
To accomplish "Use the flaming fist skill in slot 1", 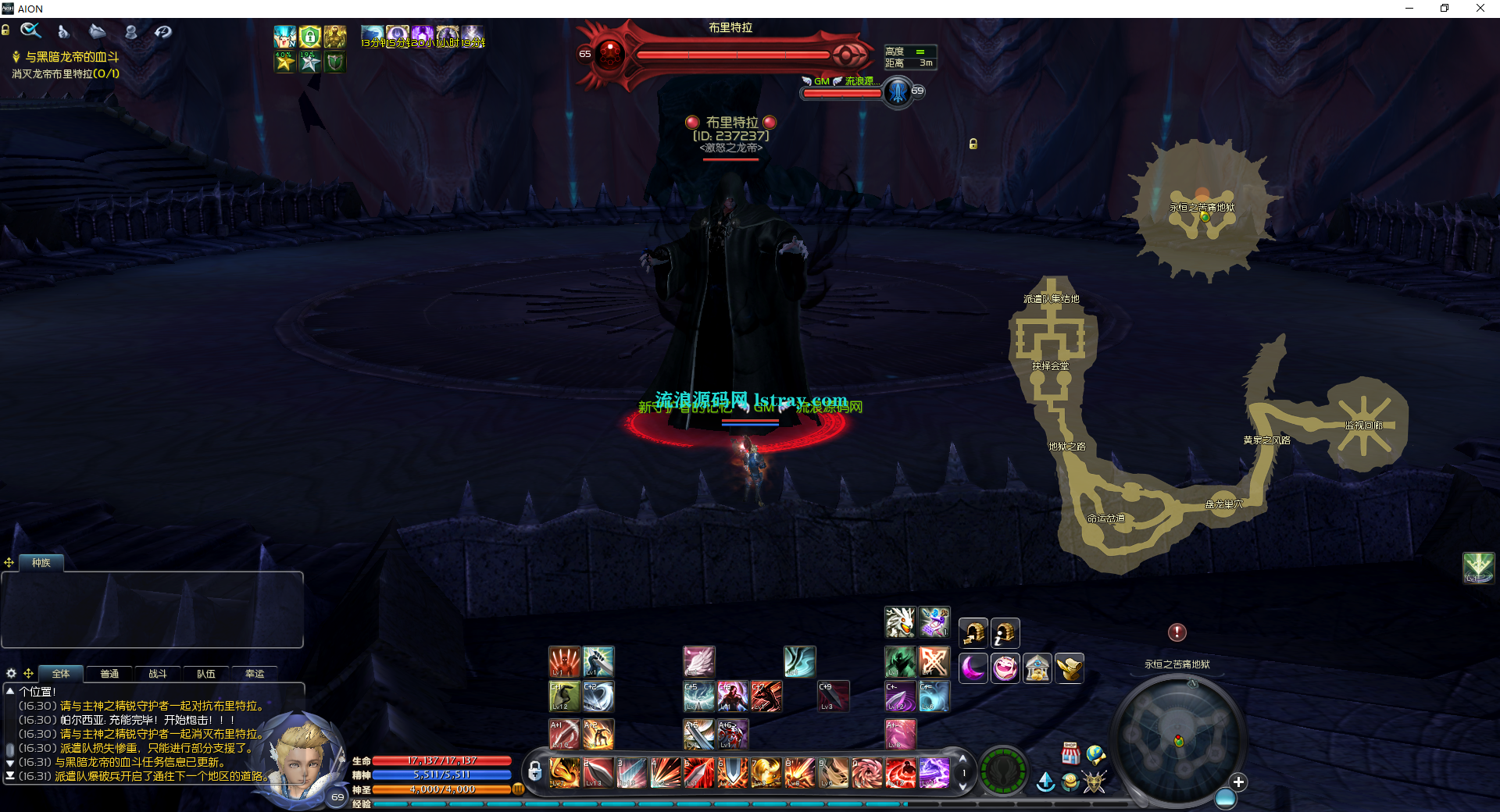I will tap(564, 773).
